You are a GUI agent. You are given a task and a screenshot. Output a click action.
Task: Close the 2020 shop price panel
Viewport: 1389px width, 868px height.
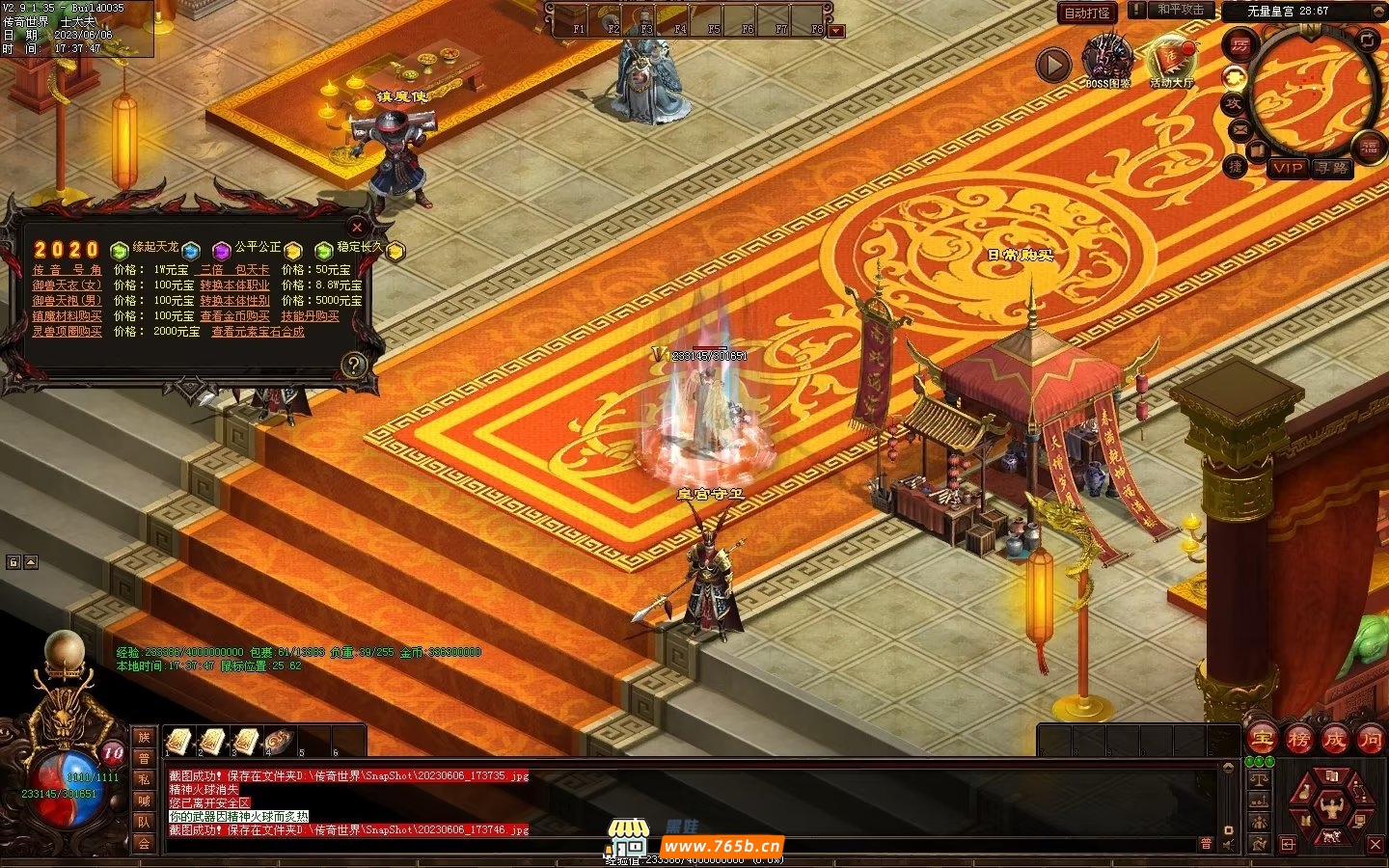[x=357, y=227]
